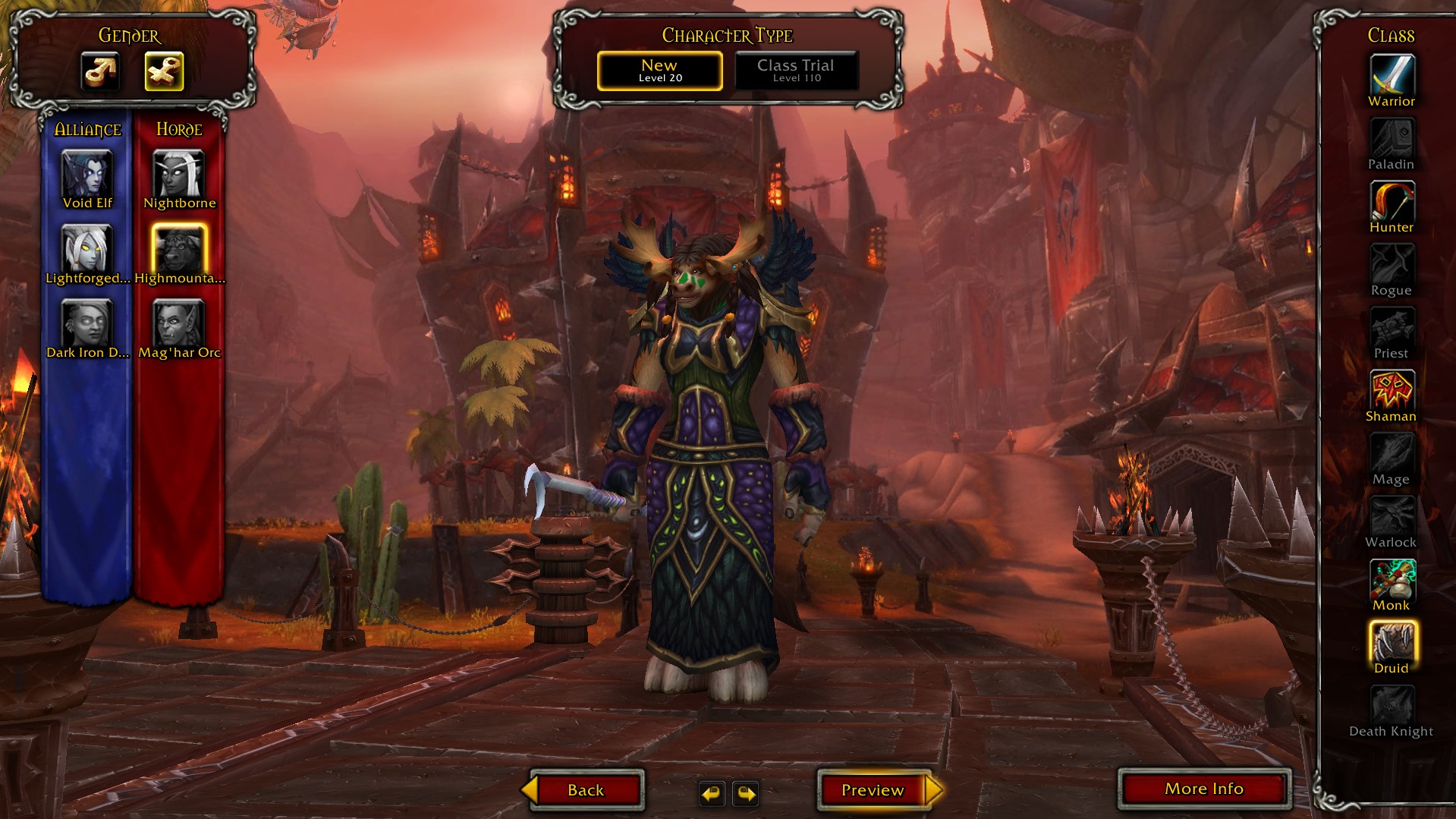The height and width of the screenshot is (819, 1456).
Task: Select the male gender option
Action: click(x=101, y=72)
